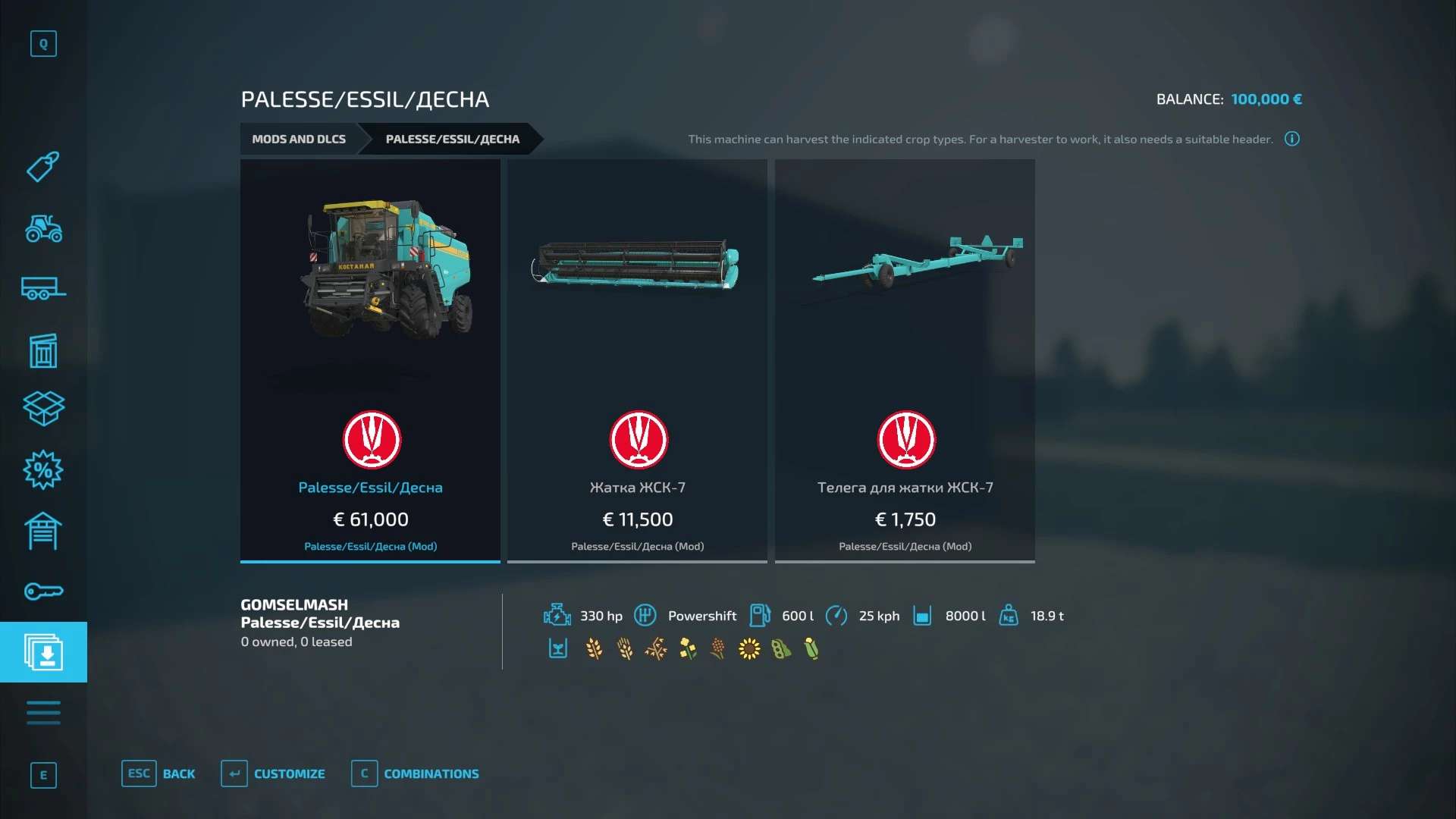
Task: Select the highlighted mods and DLCs download category
Action: pyautogui.click(x=43, y=652)
